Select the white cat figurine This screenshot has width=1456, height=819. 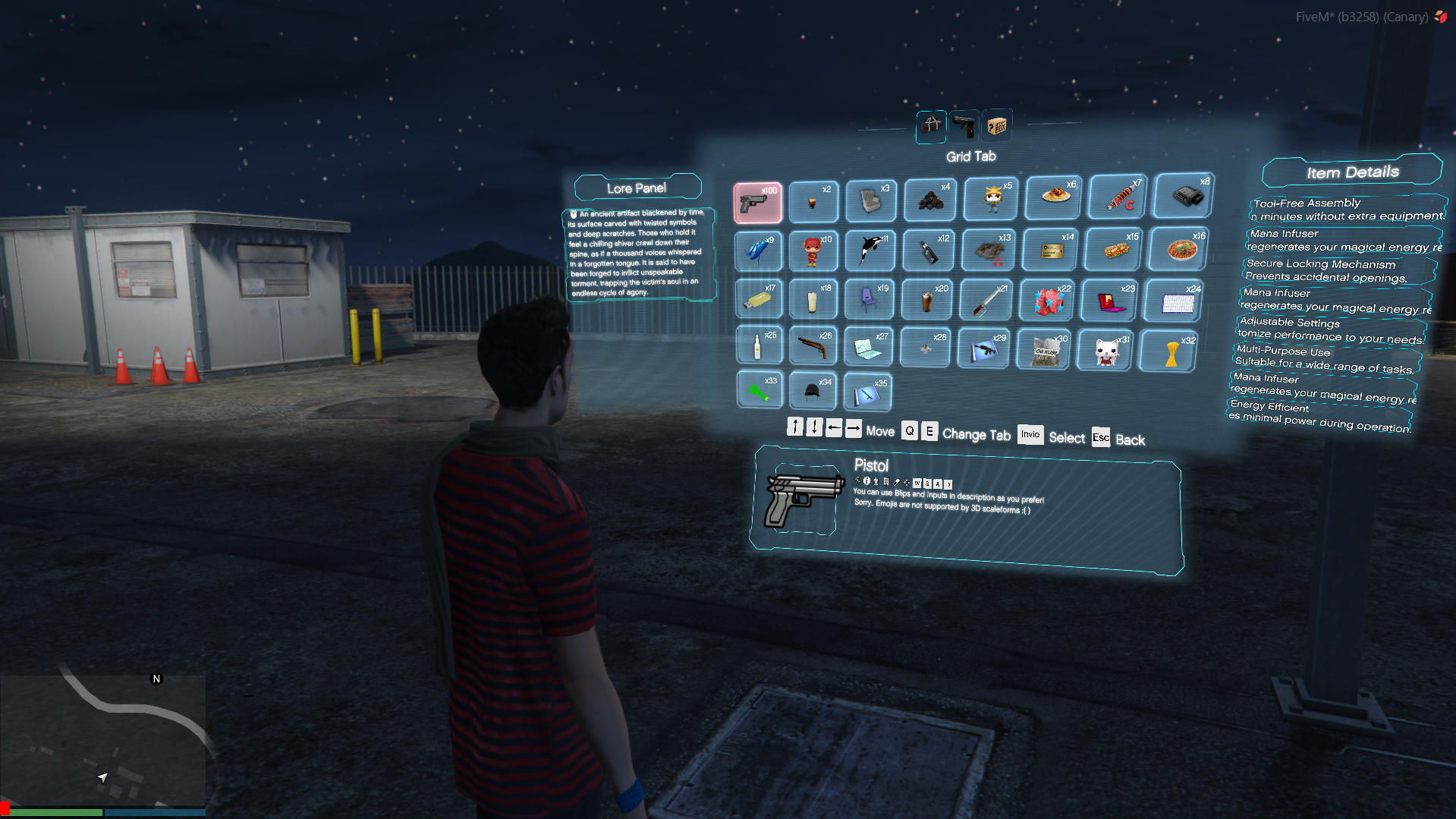[x=1105, y=351]
